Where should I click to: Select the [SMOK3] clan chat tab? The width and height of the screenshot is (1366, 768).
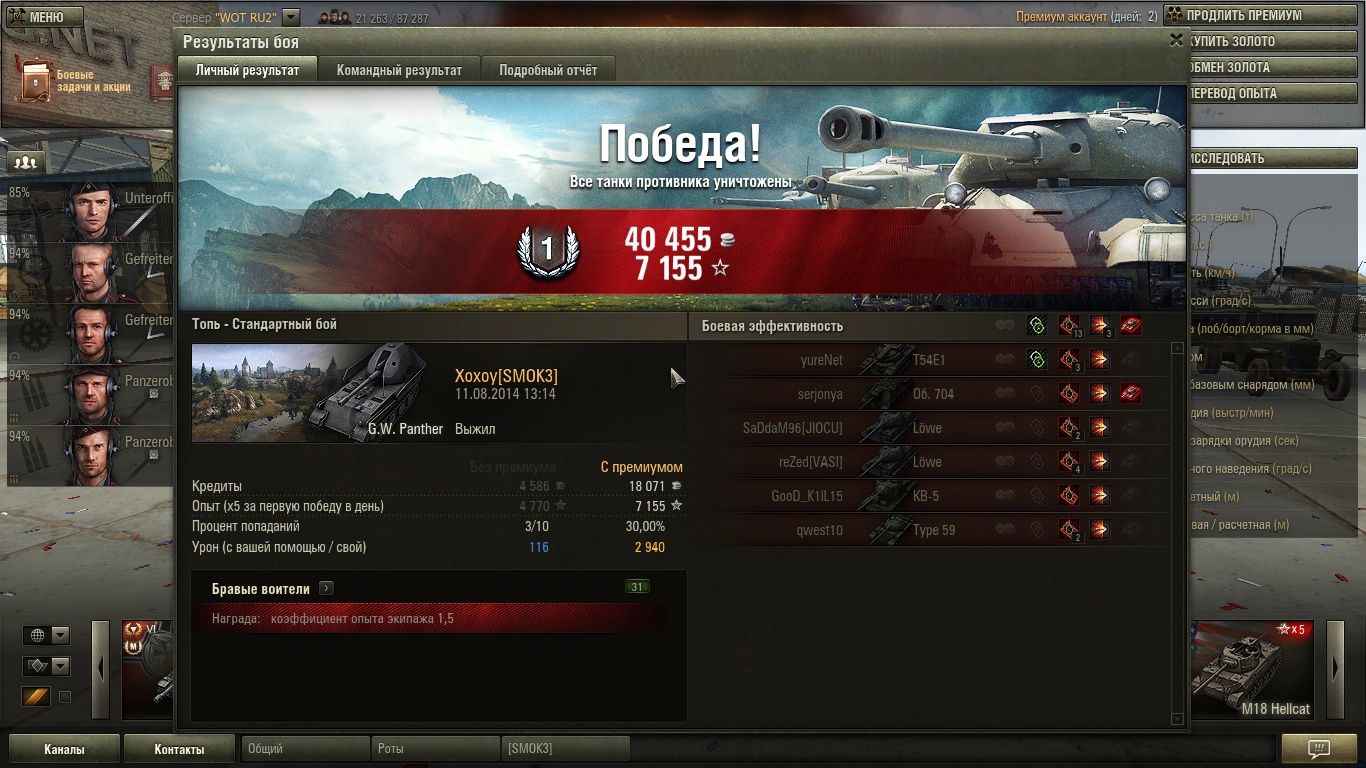coord(565,749)
